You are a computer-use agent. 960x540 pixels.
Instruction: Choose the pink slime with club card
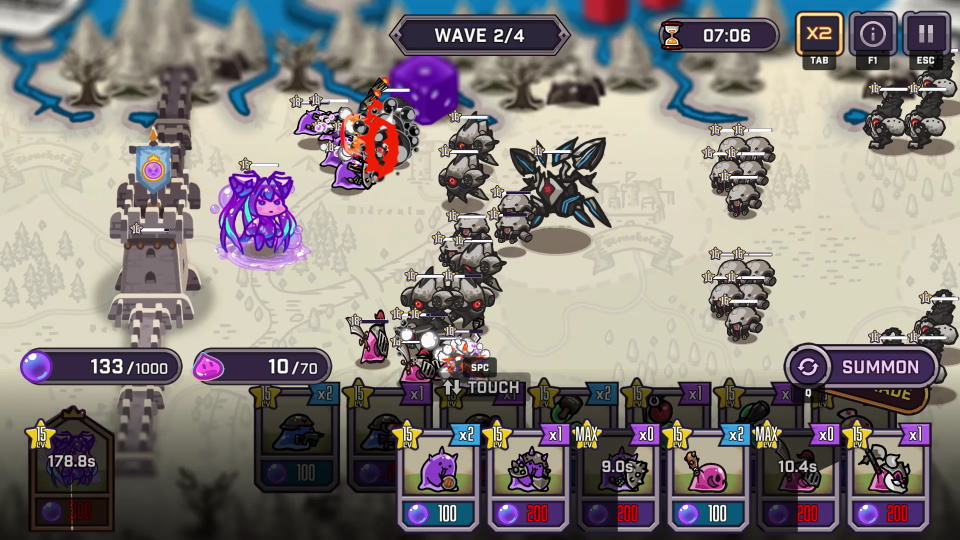coord(707,477)
